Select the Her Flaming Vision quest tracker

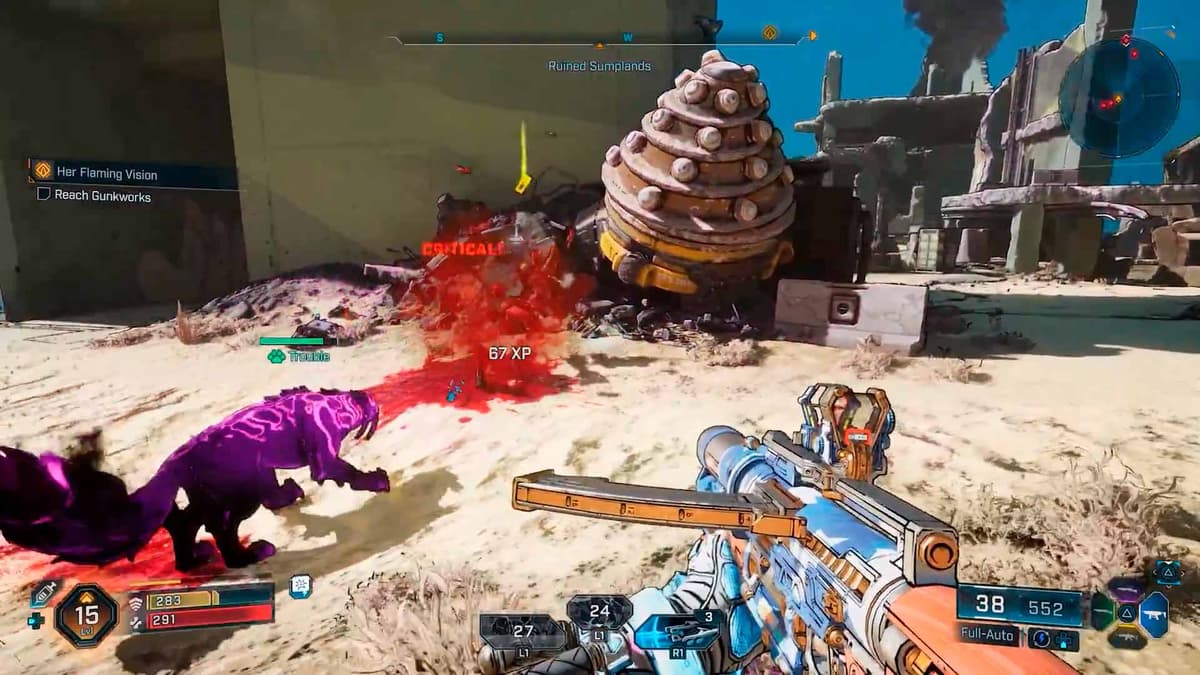(x=105, y=174)
